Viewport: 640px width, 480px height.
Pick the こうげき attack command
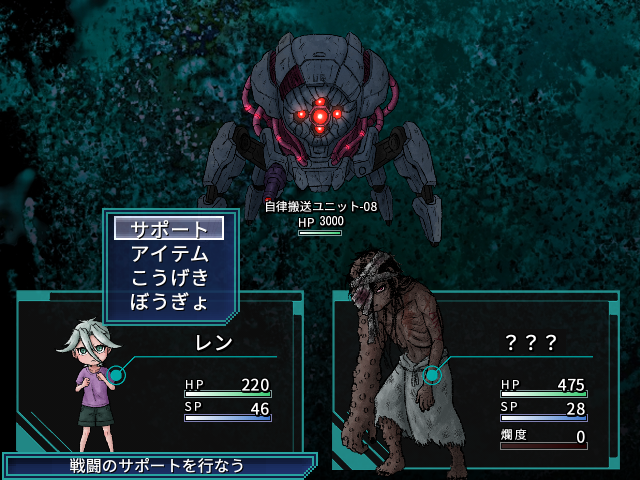169,277
